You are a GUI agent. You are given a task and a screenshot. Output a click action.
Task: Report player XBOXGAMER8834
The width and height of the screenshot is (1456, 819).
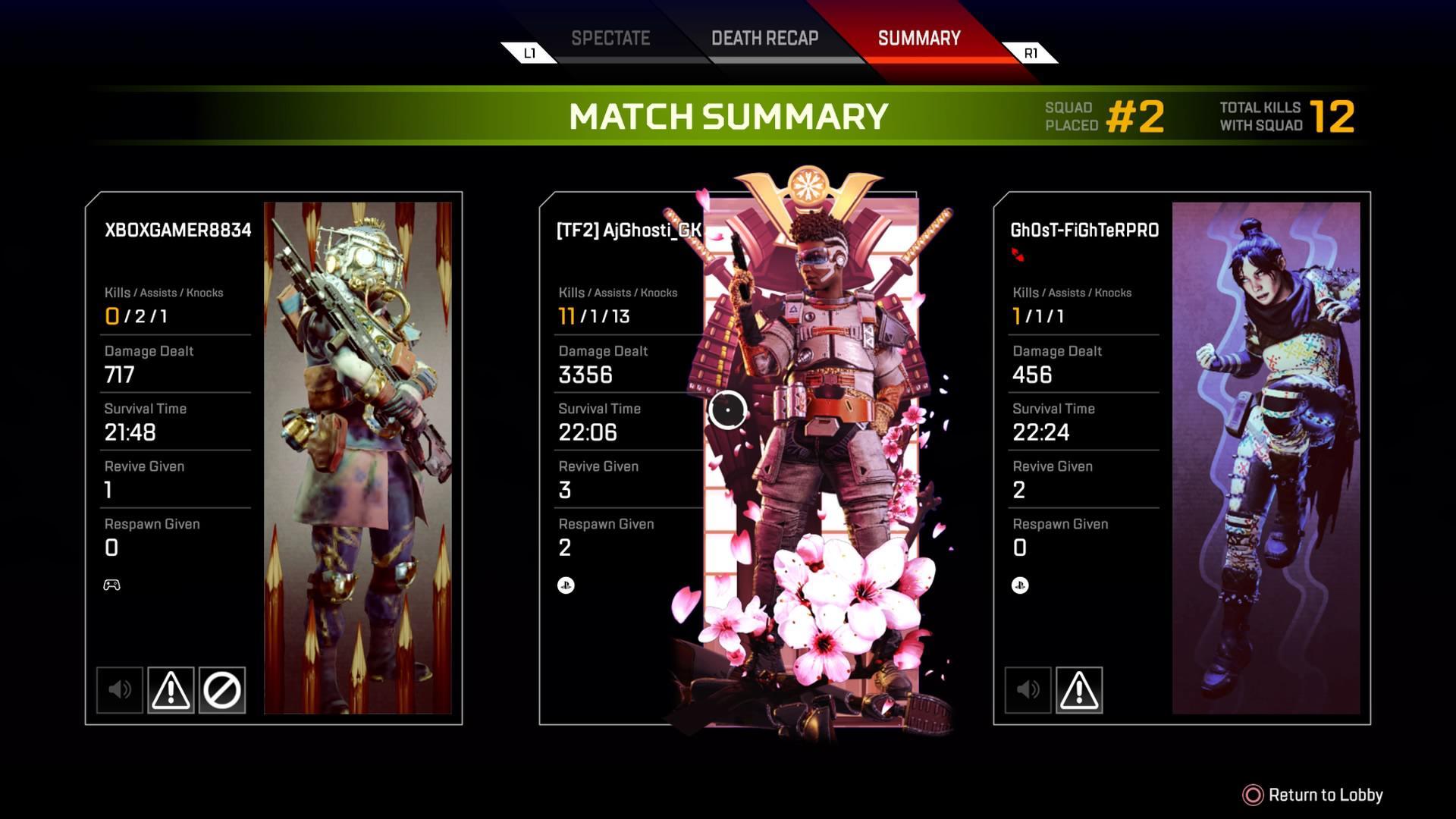(171, 690)
